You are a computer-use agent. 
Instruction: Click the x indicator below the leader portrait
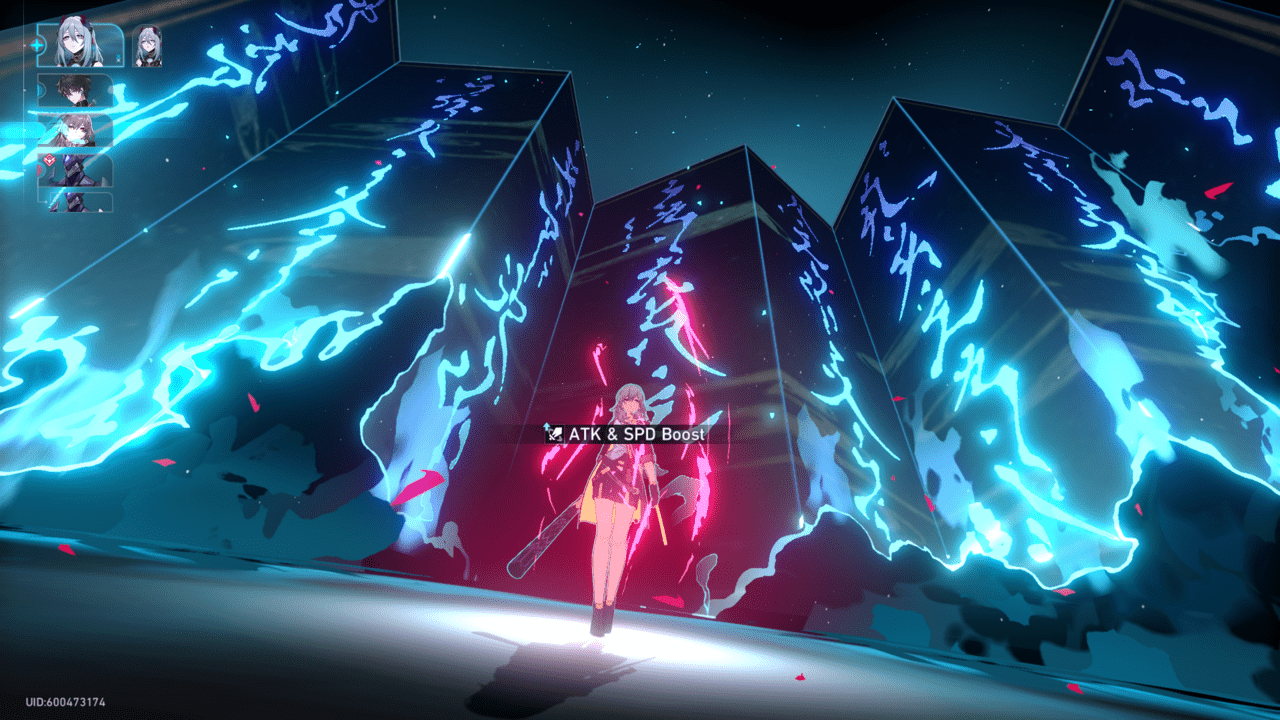pos(117,60)
